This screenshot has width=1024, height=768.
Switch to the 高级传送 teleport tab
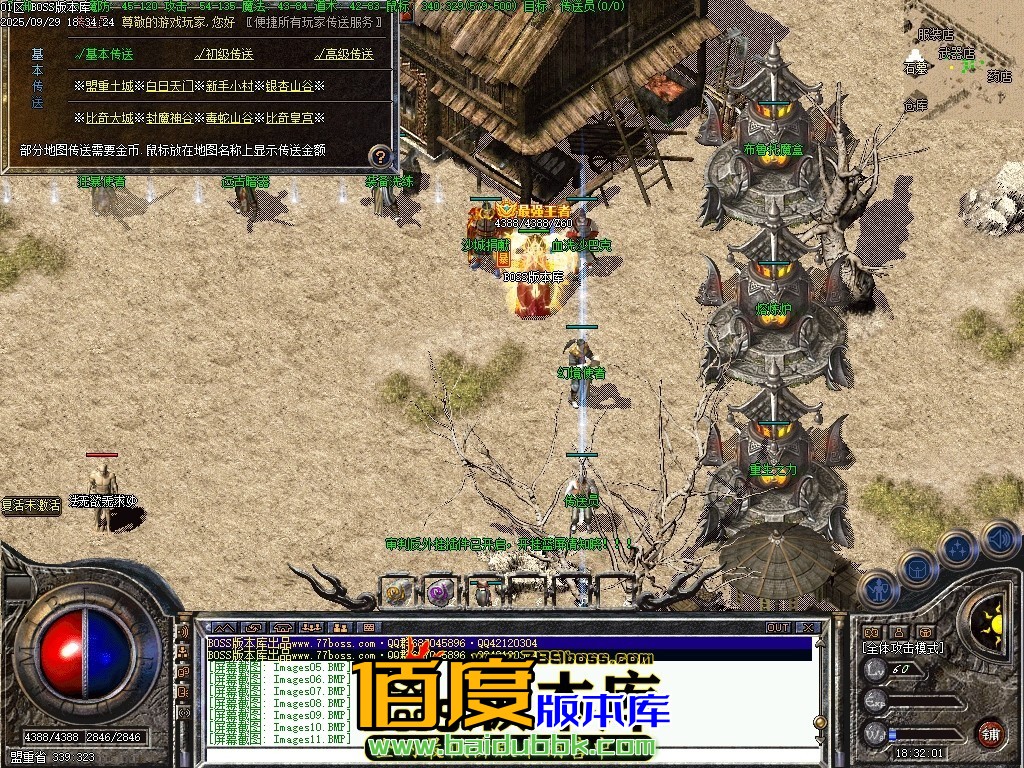(344, 55)
